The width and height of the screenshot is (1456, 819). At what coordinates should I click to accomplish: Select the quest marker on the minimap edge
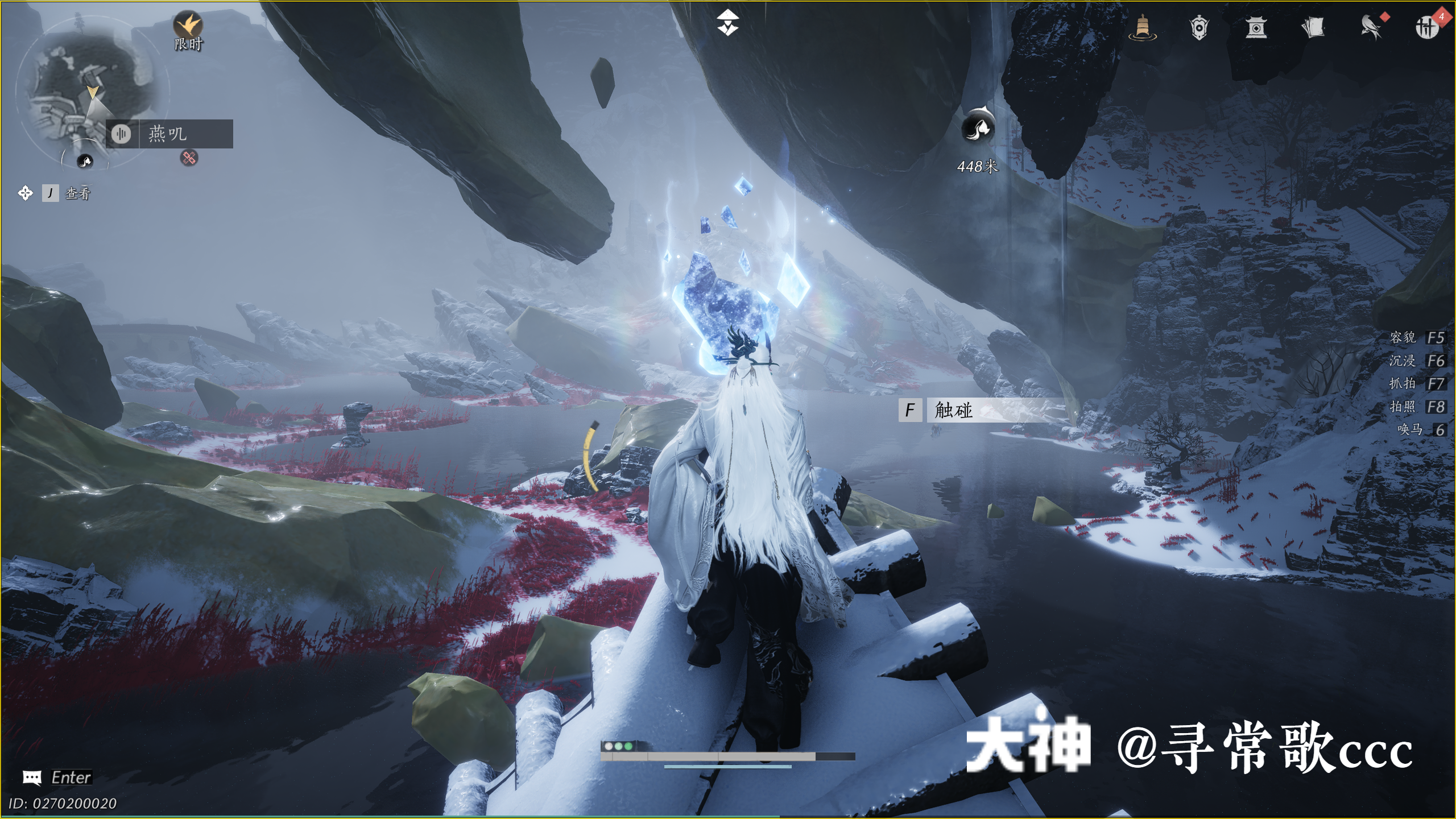85,162
